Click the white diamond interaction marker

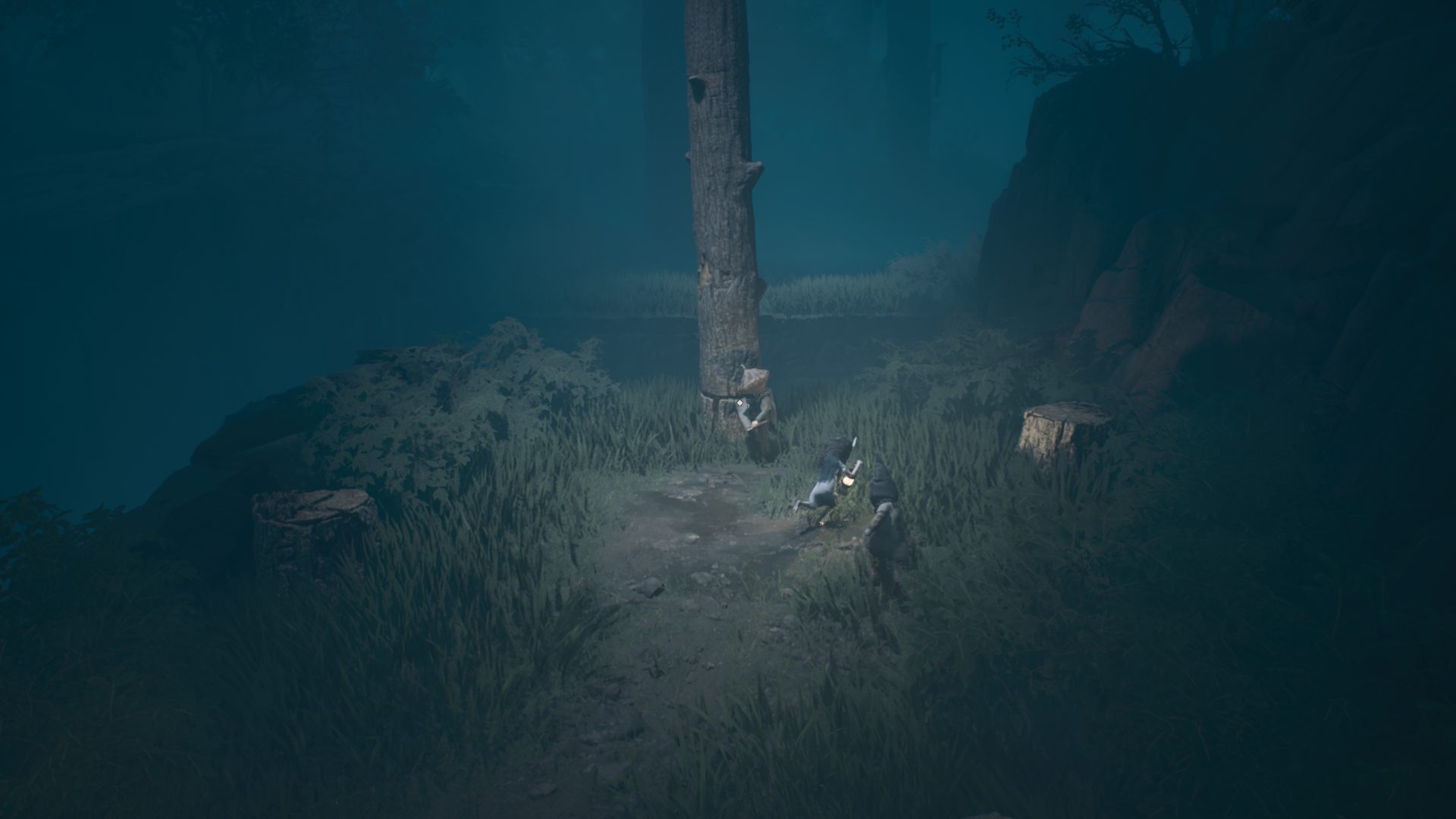(739, 403)
